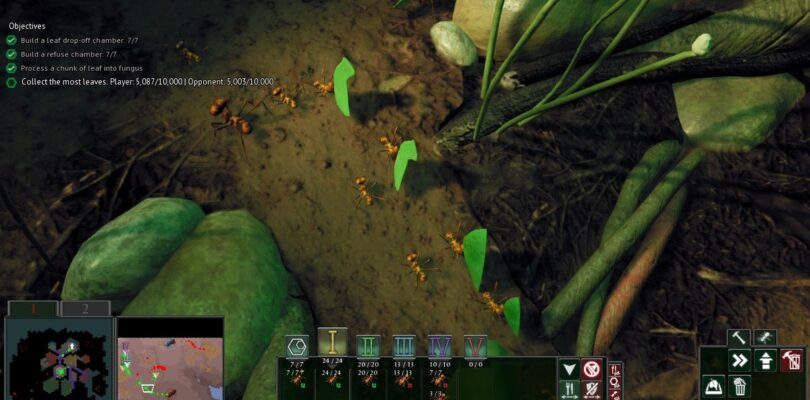The height and width of the screenshot is (400, 810).
Task: Switch to nest layer tab 1
Action: tap(30, 309)
